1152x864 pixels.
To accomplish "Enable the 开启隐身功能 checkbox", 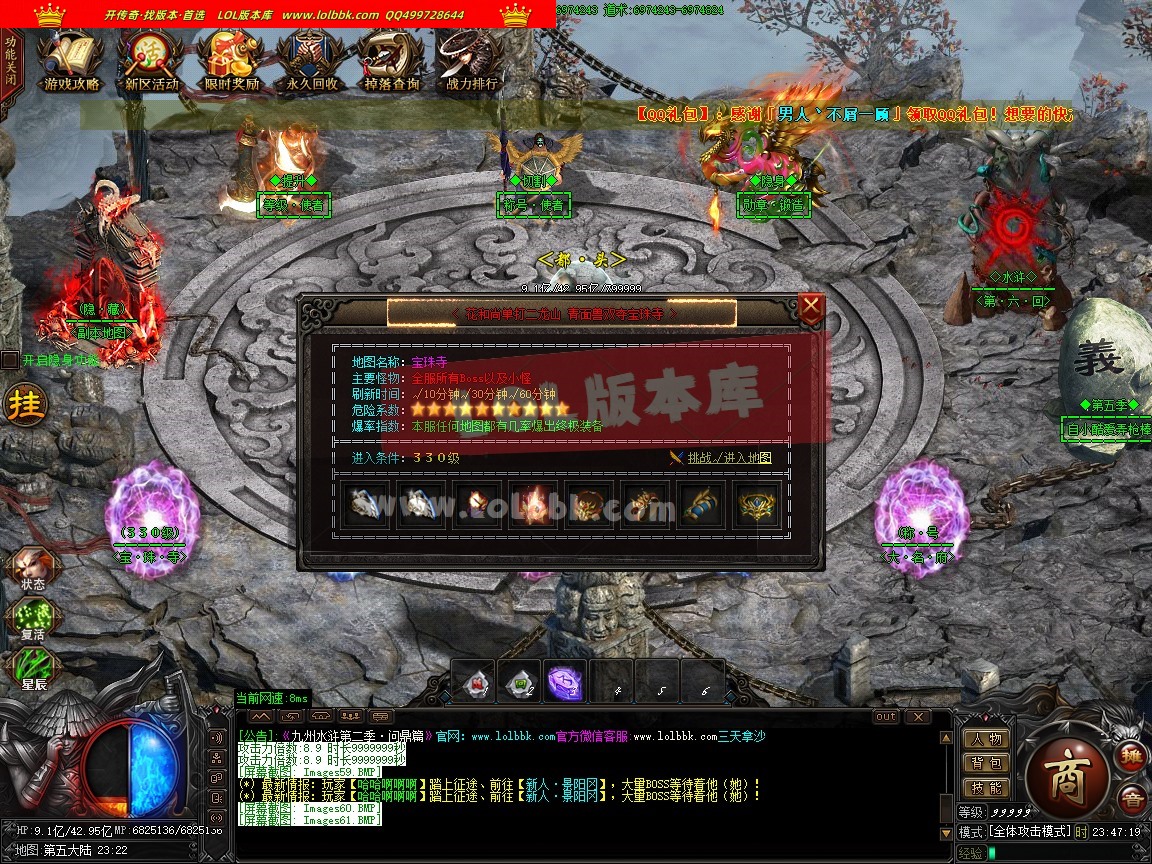I will [x=10, y=360].
